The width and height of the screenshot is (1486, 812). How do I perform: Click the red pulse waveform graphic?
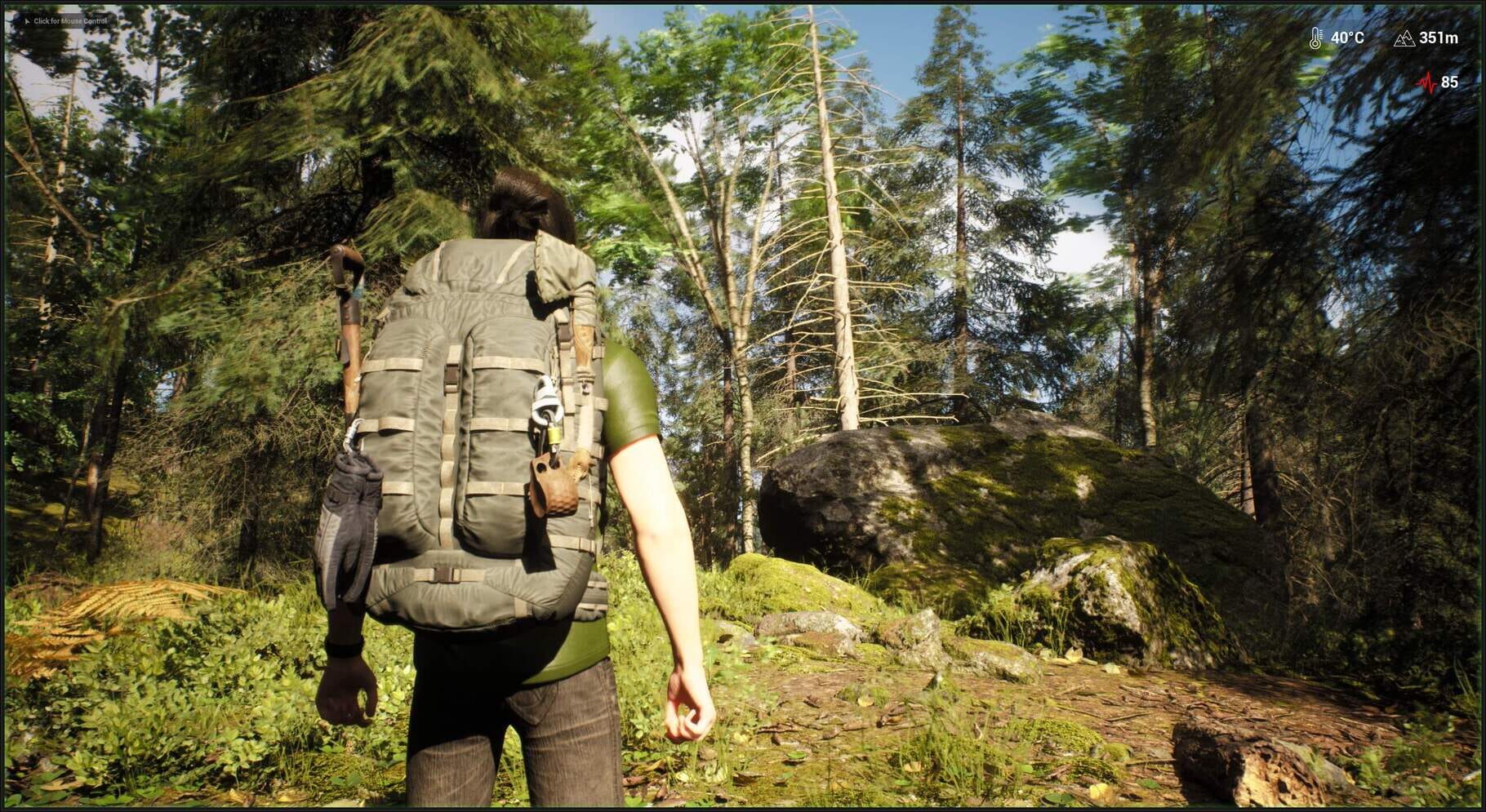pos(1426,82)
